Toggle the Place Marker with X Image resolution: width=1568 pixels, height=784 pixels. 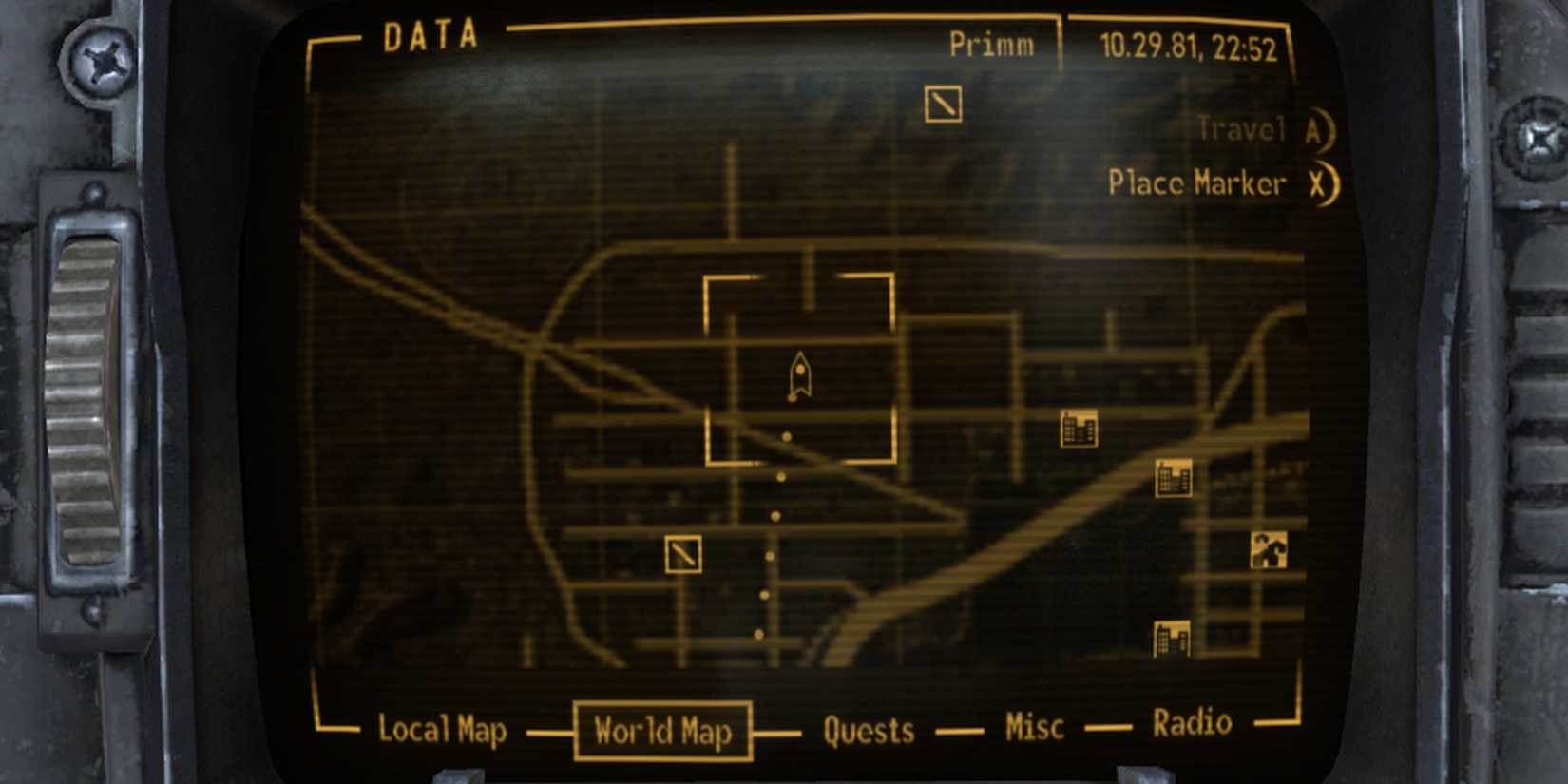[x=1214, y=183]
